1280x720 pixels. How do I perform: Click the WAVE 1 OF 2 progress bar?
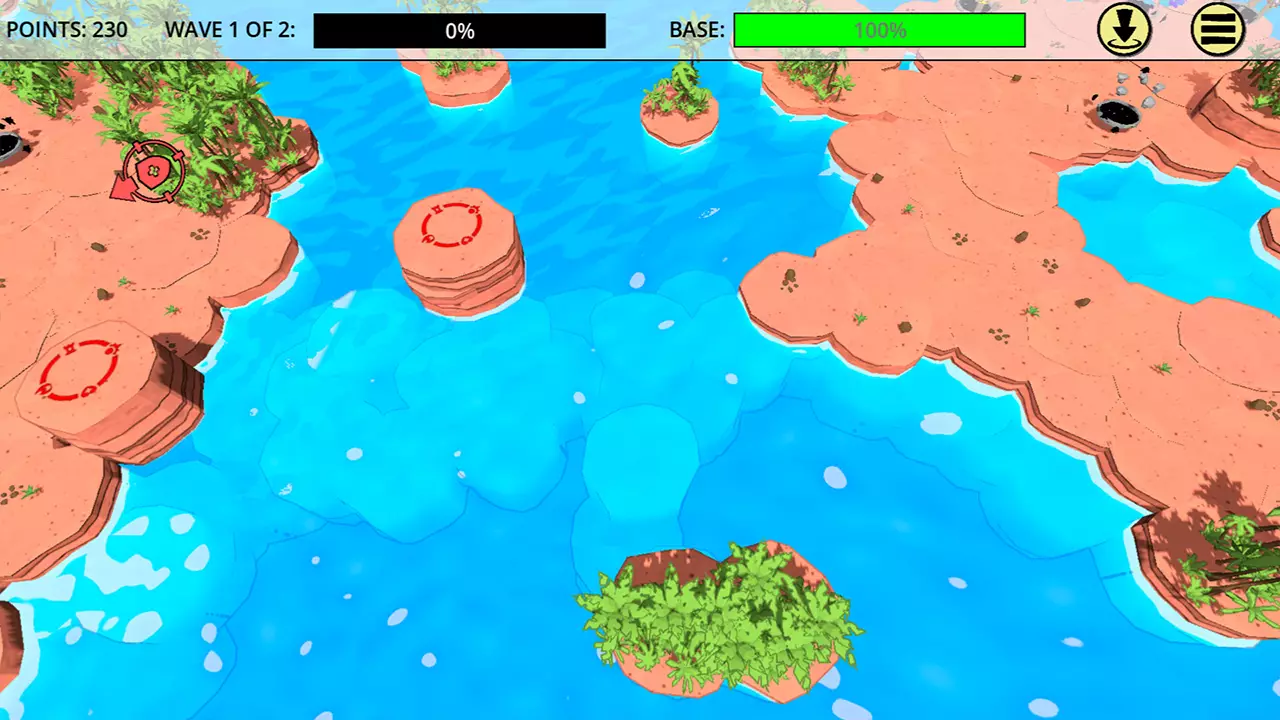pos(460,30)
